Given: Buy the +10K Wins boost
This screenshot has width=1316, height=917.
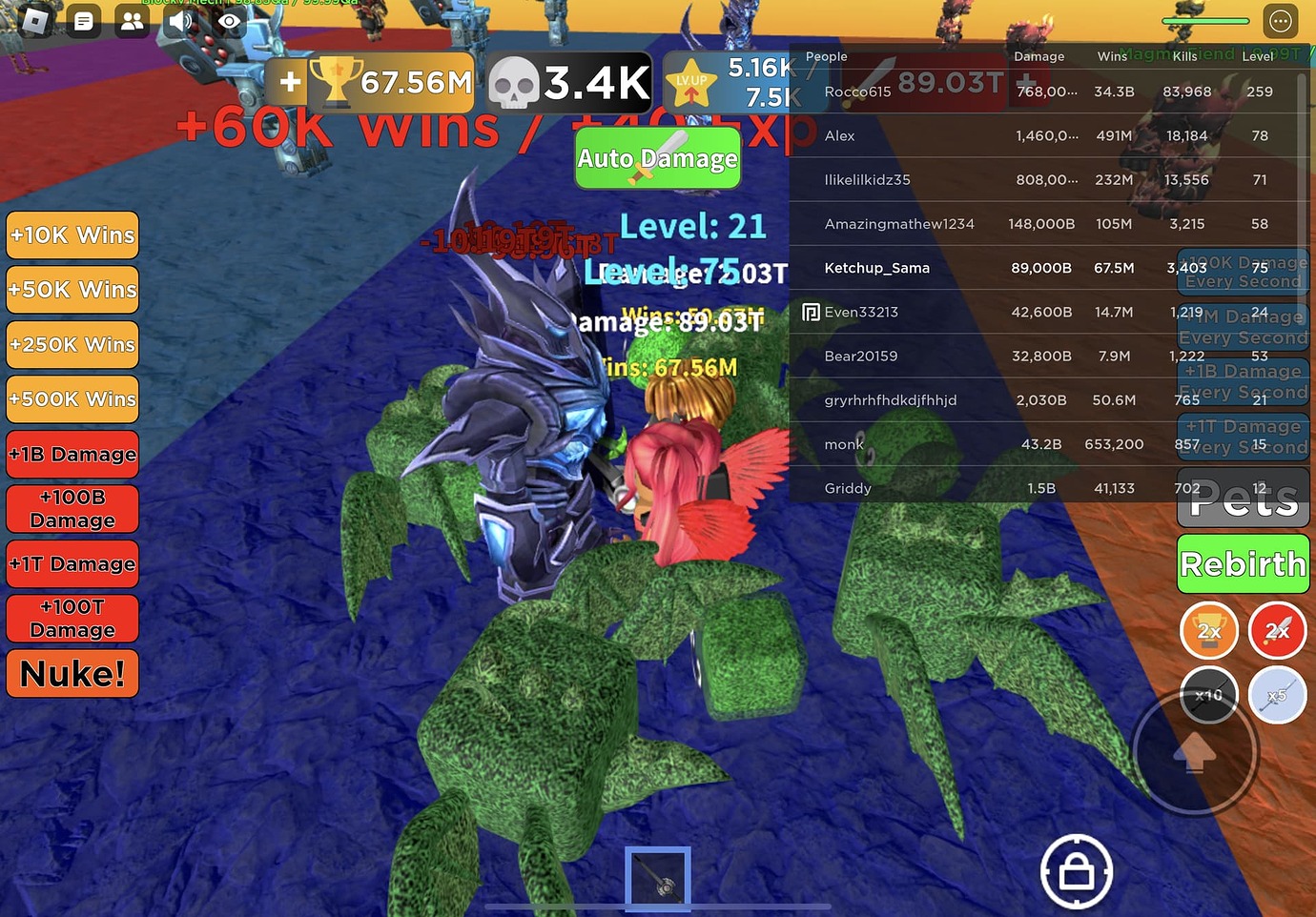Looking at the screenshot, I should 72,235.
